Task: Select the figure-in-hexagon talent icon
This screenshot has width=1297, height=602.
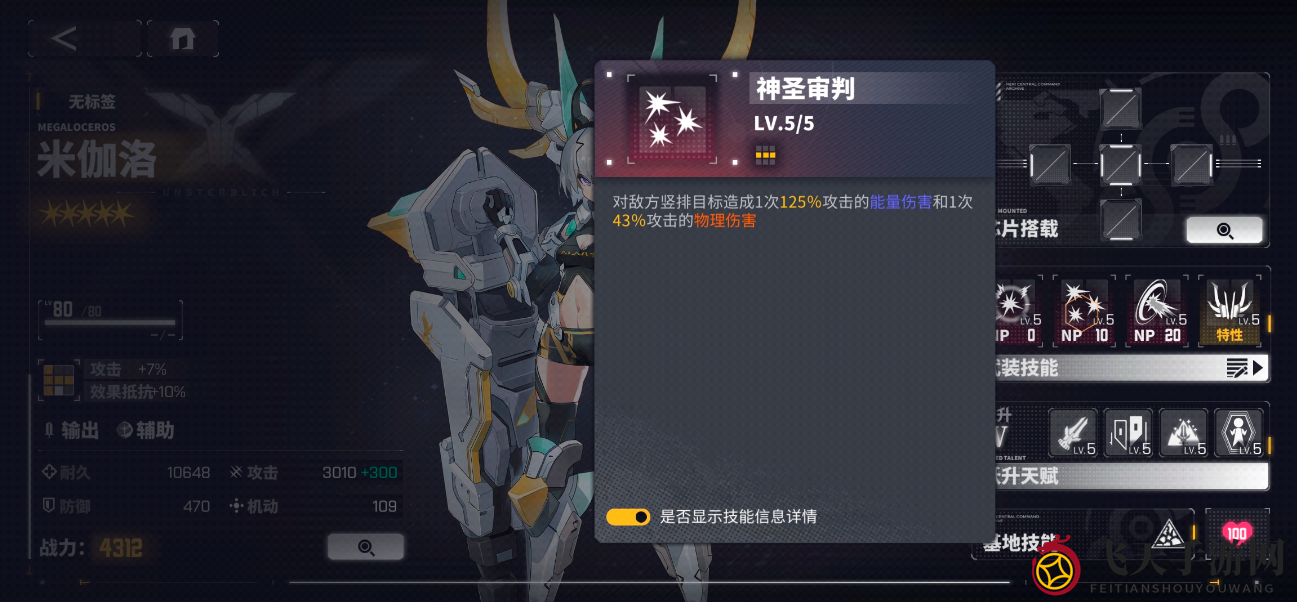Action: tap(1240, 433)
